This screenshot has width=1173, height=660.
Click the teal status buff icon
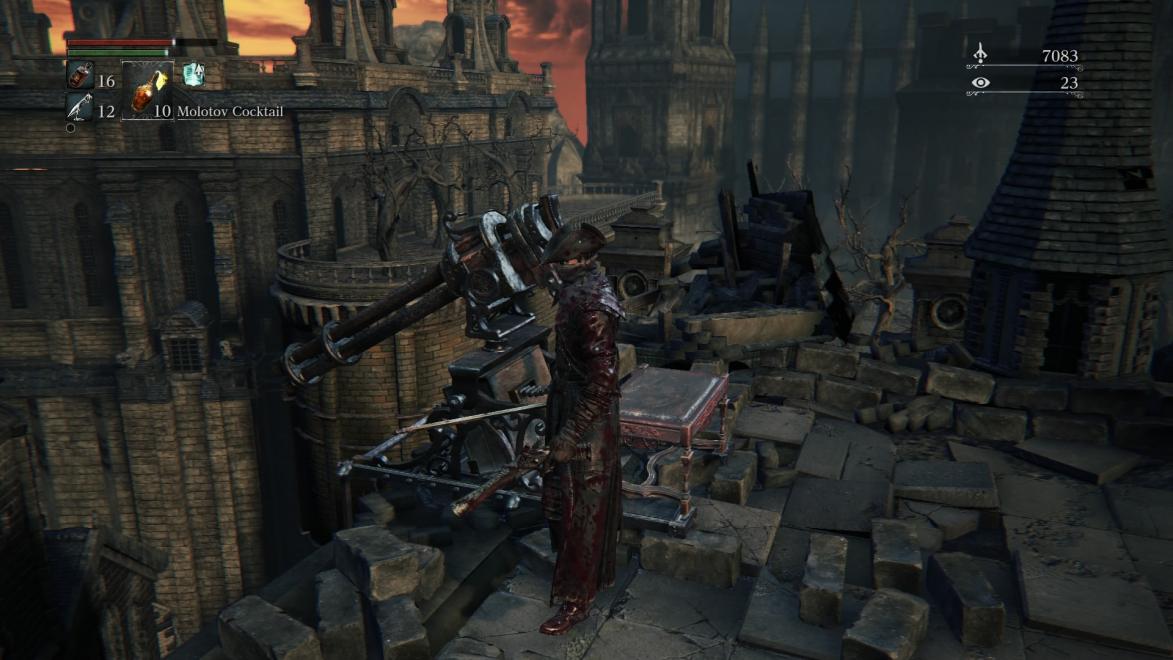(x=193, y=74)
